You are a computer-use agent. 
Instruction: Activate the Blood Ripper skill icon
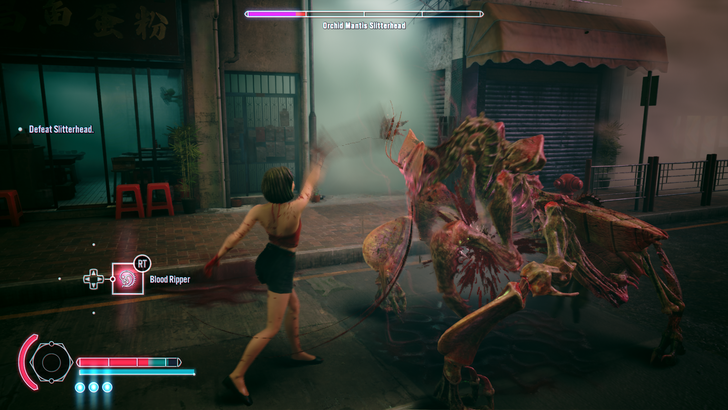(127, 278)
